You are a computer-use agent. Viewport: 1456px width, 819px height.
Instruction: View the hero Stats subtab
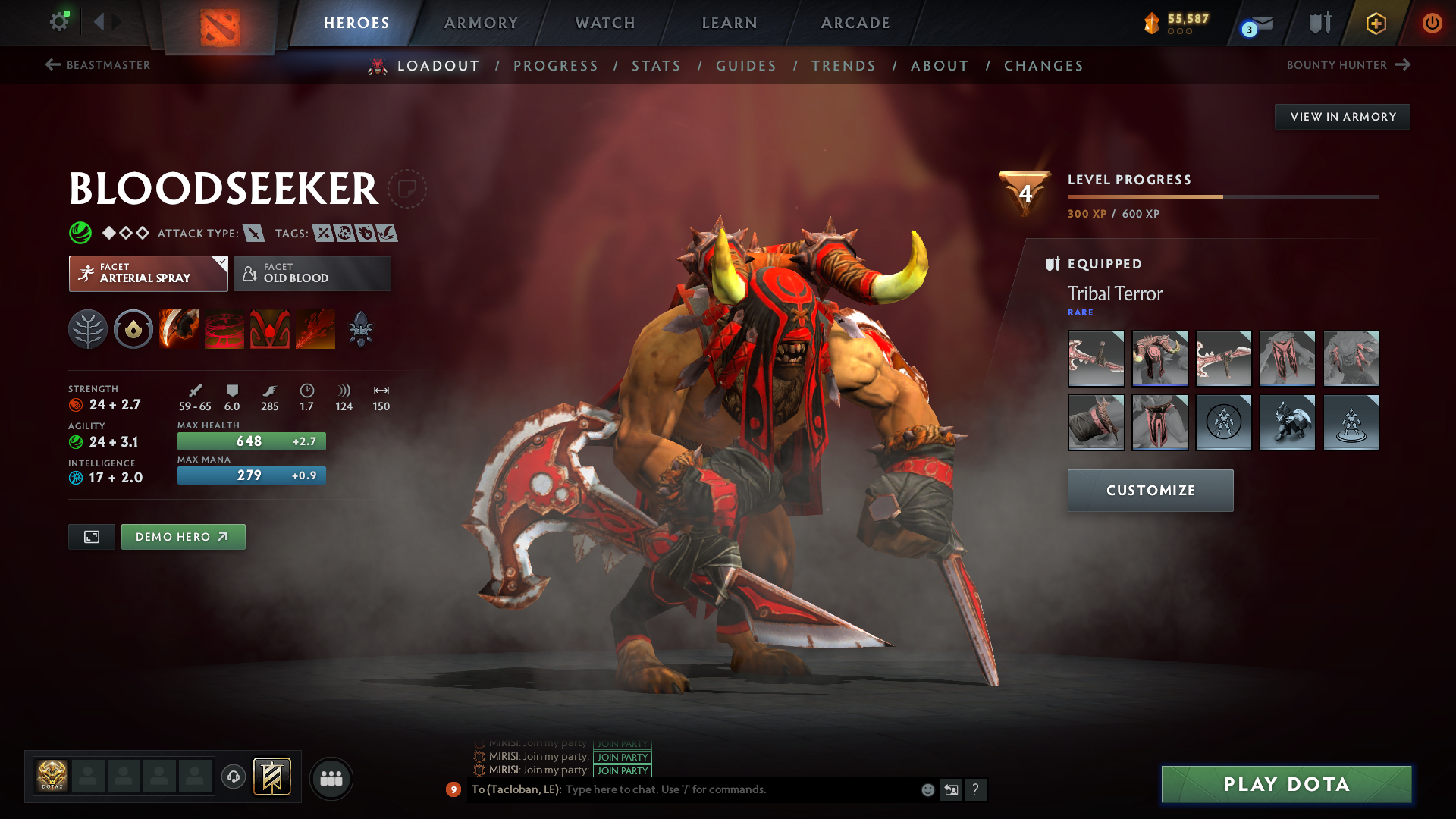coord(657,66)
